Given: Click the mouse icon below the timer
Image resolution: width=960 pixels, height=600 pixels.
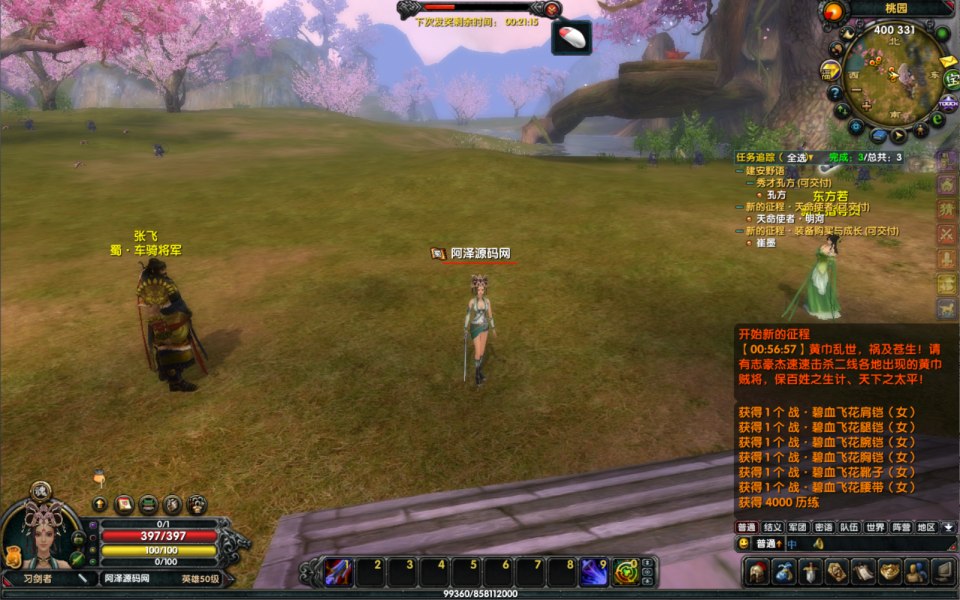Looking at the screenshot, I should 571,38.
